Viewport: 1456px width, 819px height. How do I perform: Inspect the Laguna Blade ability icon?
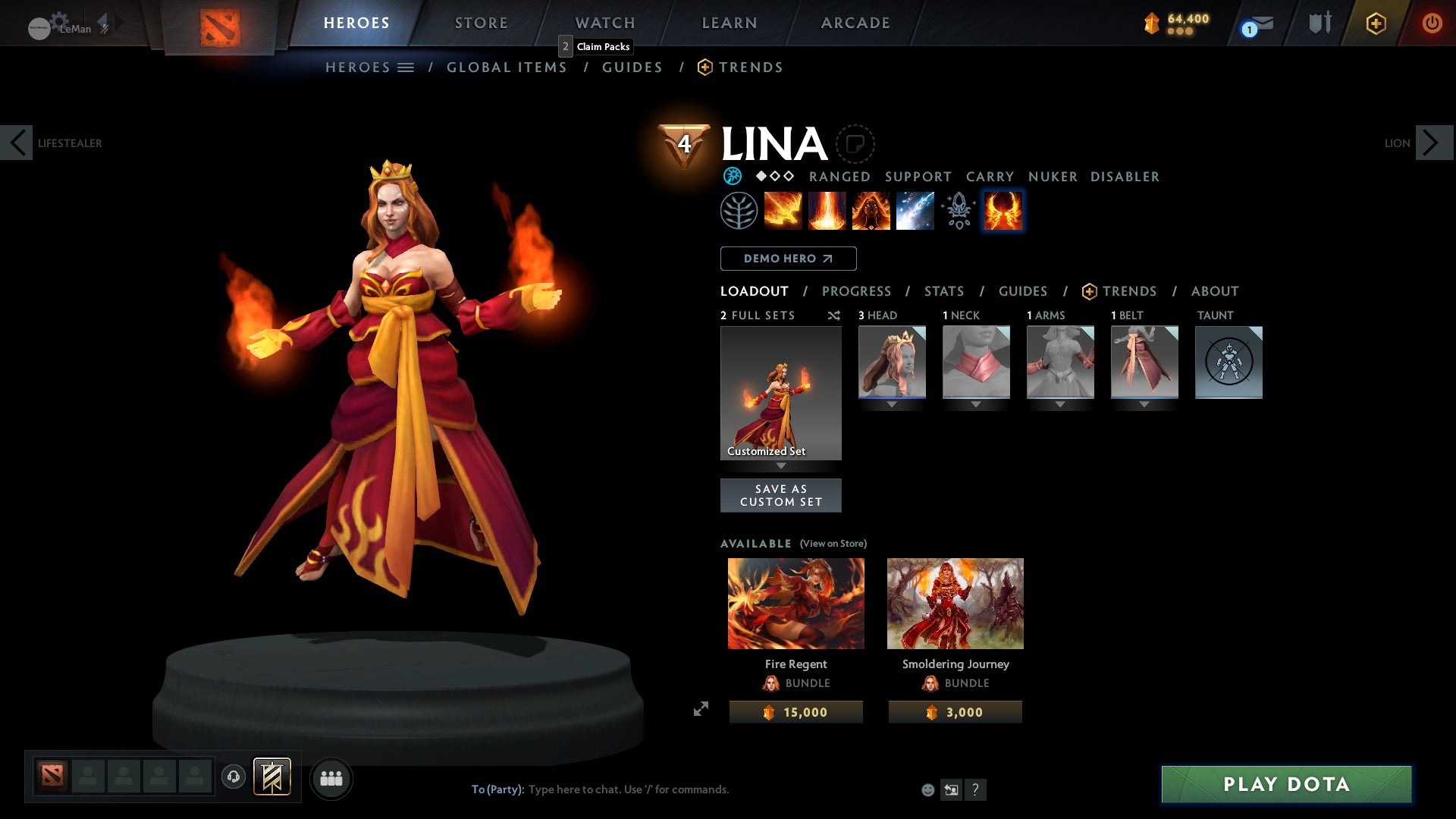915,210
